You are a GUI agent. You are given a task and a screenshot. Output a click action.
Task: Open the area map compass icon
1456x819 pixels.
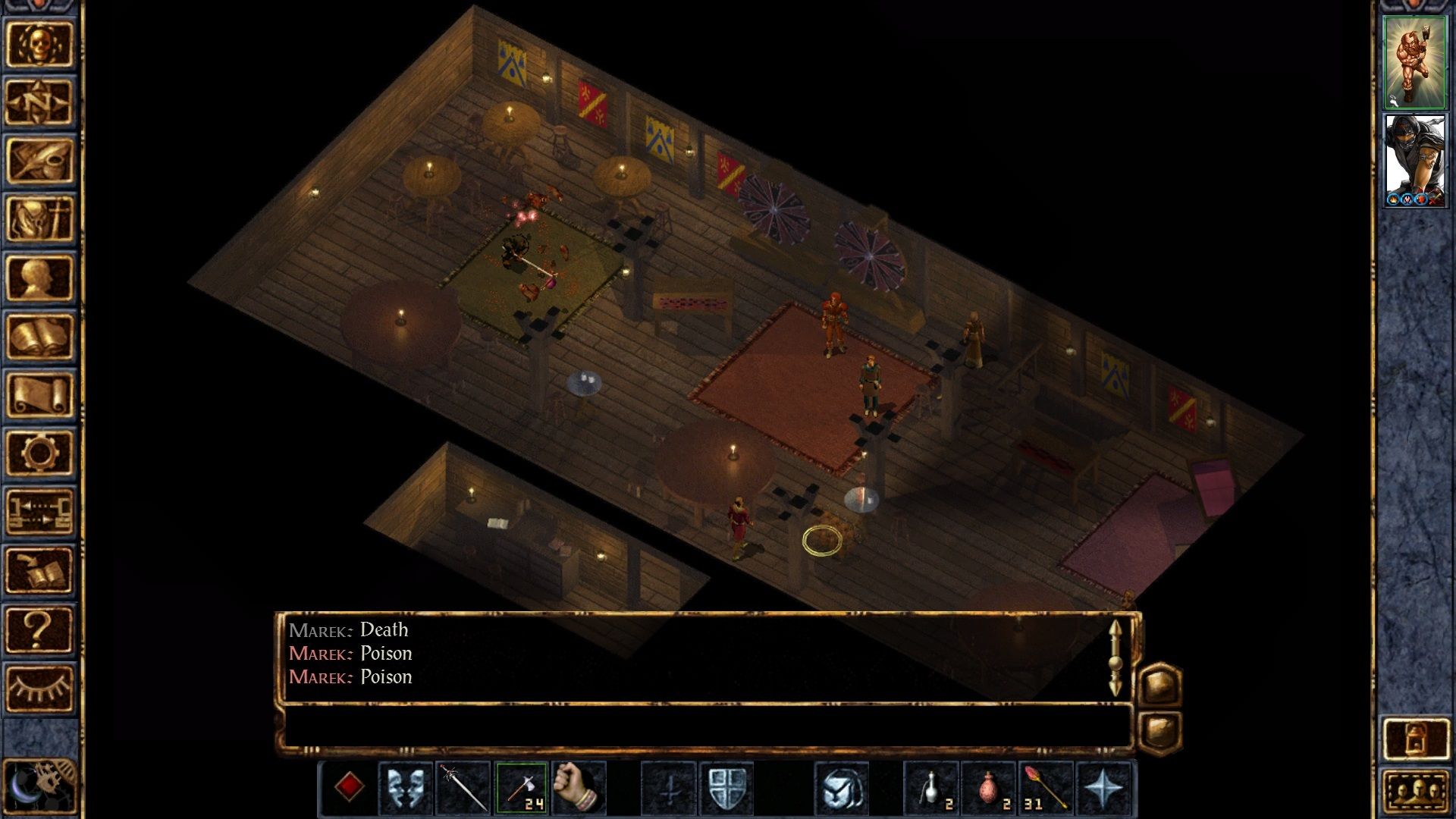pos(39,102)
